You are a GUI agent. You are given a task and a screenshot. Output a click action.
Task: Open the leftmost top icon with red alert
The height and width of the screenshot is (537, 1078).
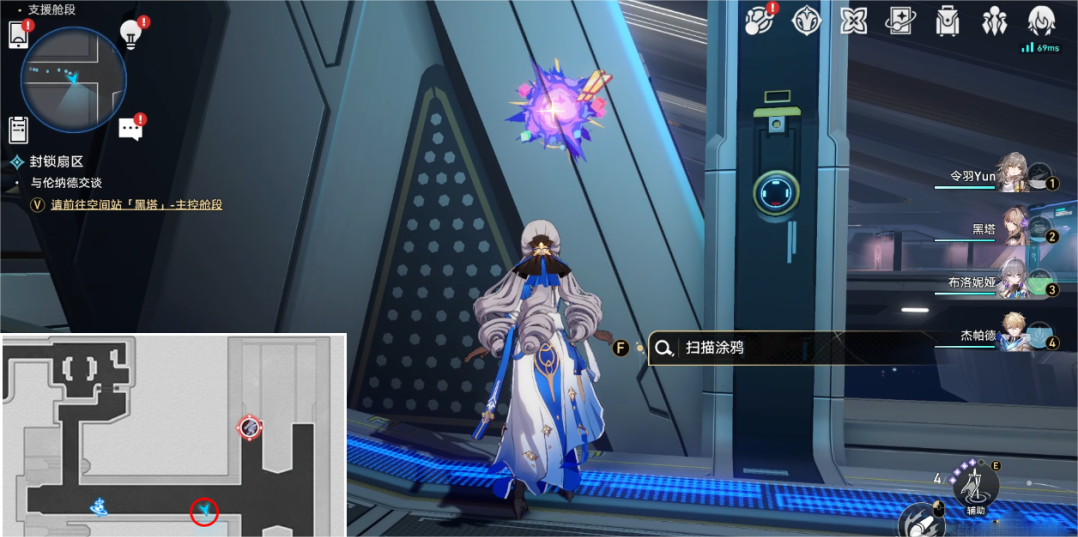pos(760,20)
